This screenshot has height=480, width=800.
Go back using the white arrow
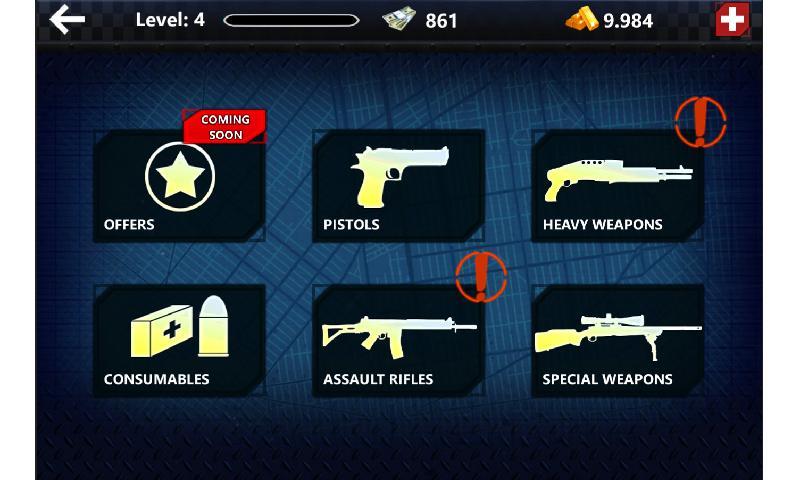click(67, 19)
